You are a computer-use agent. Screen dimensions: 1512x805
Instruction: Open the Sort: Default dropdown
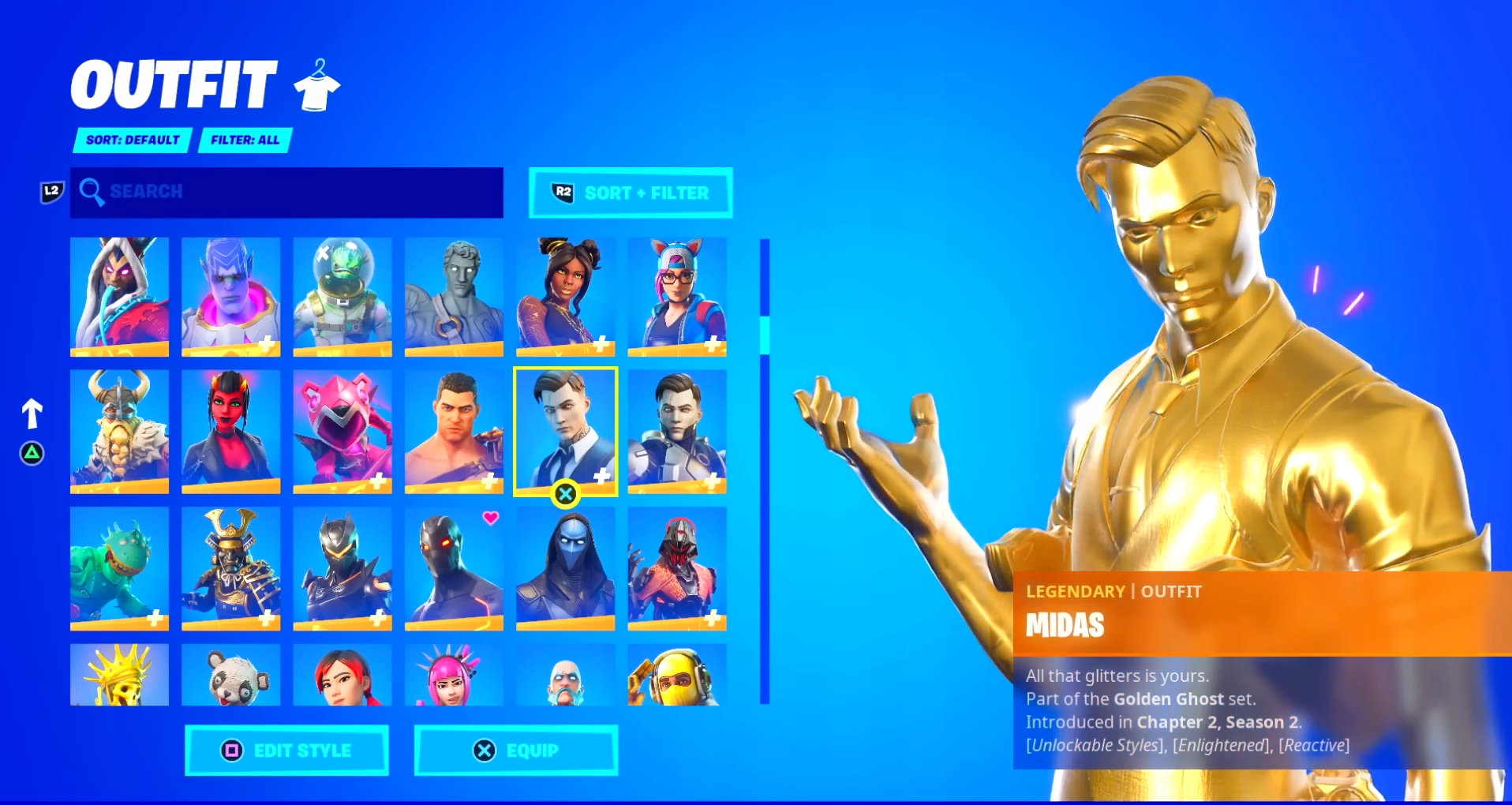[x=131, y=140]
